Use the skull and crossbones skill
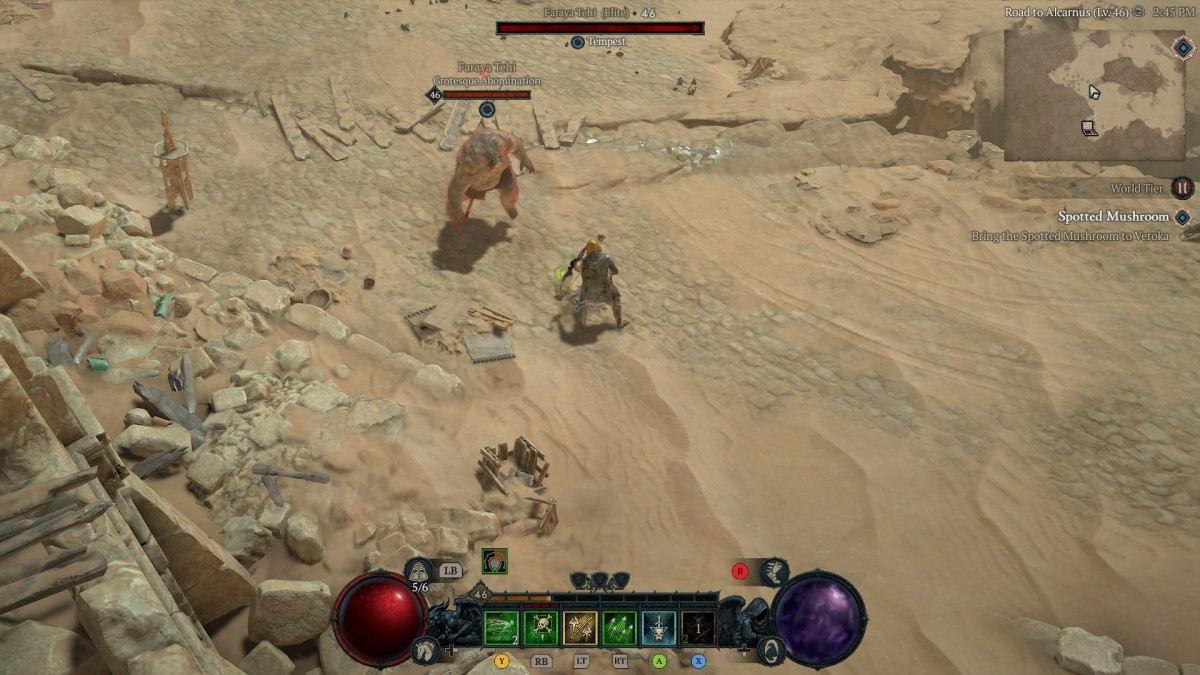 (x=540, y=627)
